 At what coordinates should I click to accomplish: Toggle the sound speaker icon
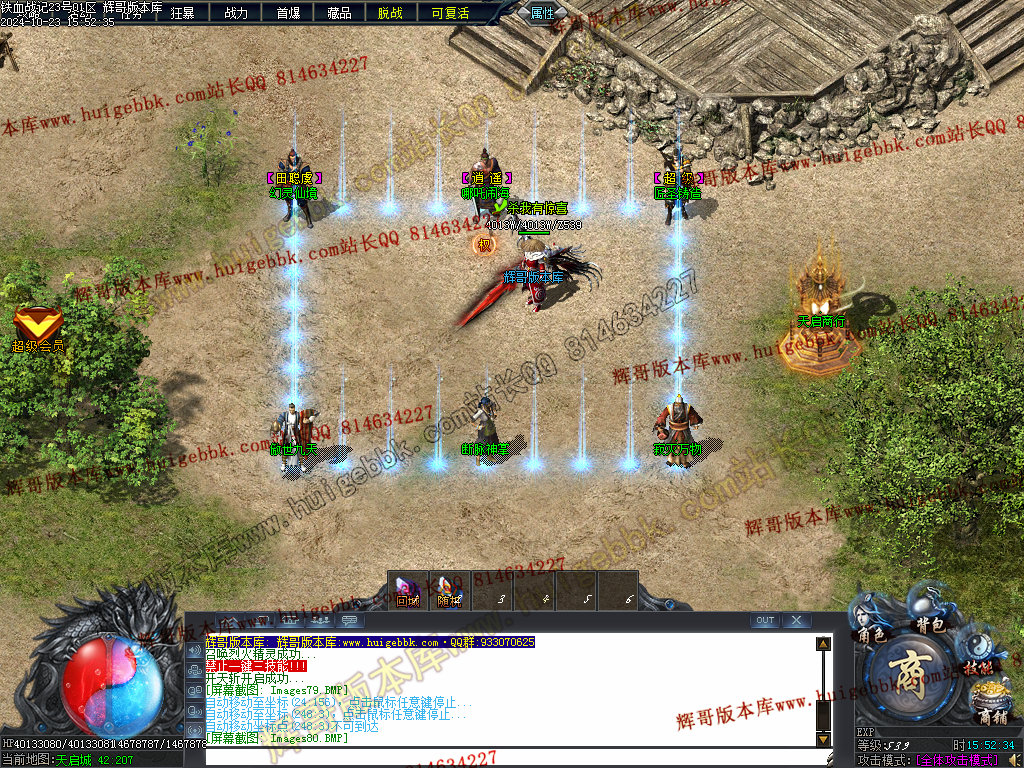(x=194, y=650)
